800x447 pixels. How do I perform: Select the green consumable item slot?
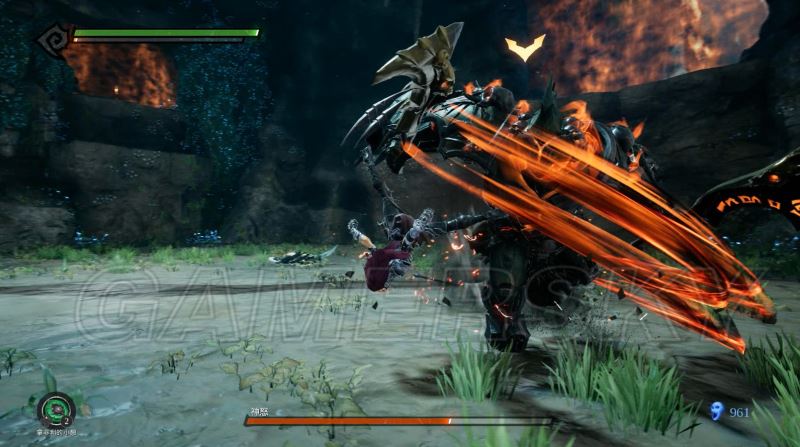tap(56, 408)
